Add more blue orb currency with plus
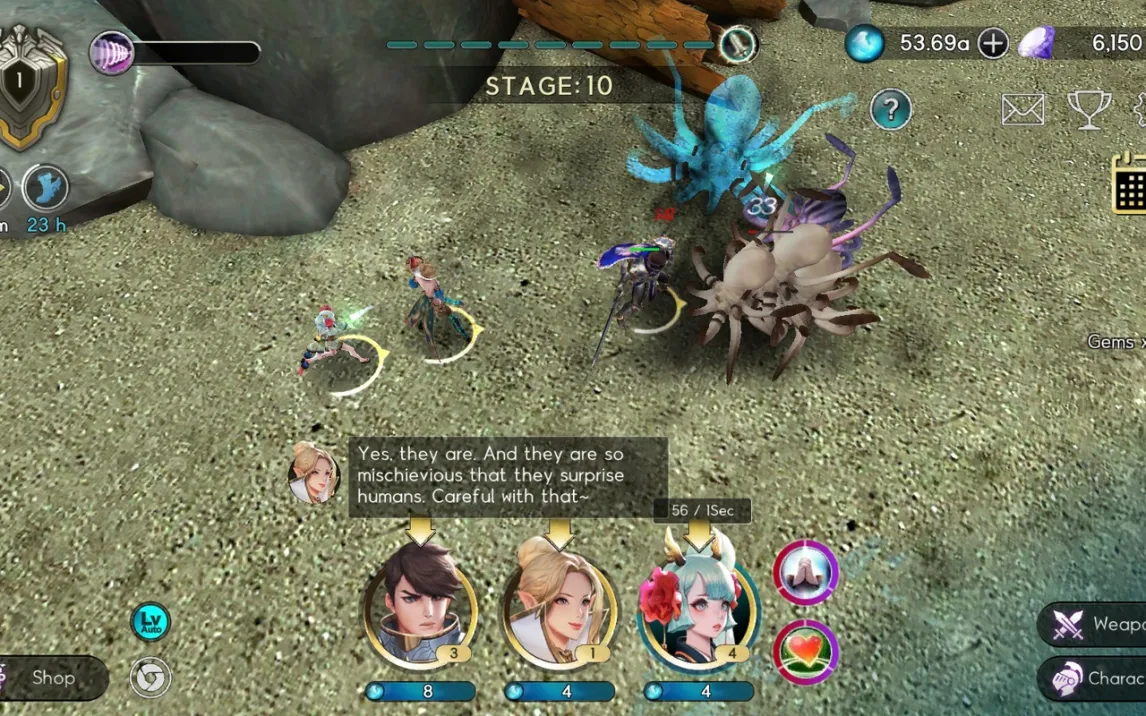This screenshot has height=716, width=1146. (x=992, y=43)
